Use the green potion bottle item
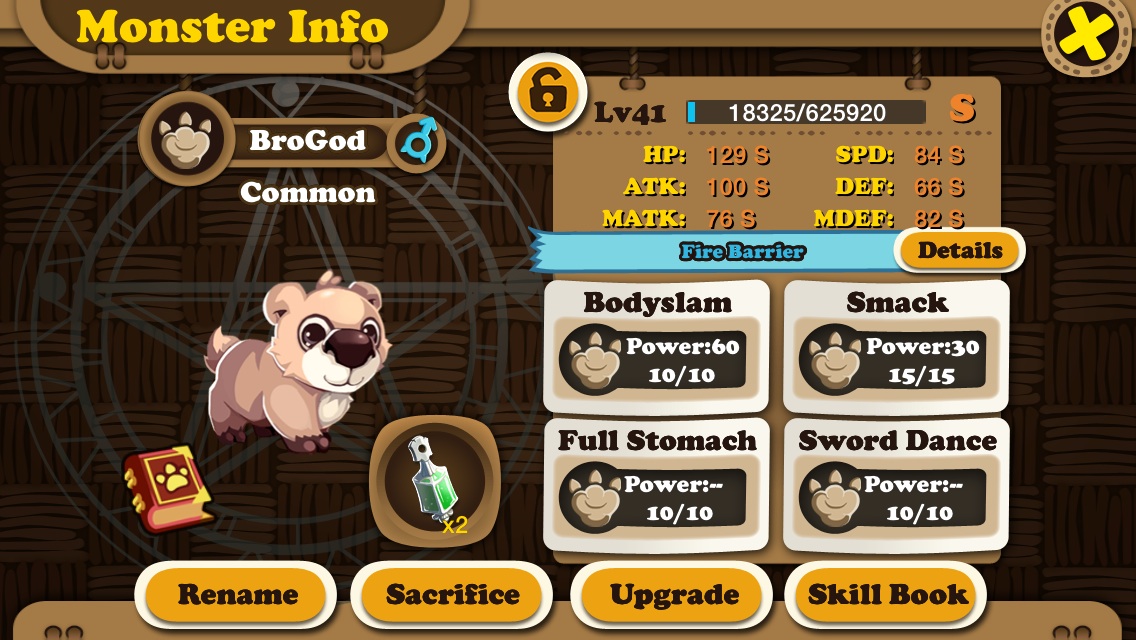1136x640 pixels. (435, 482)
